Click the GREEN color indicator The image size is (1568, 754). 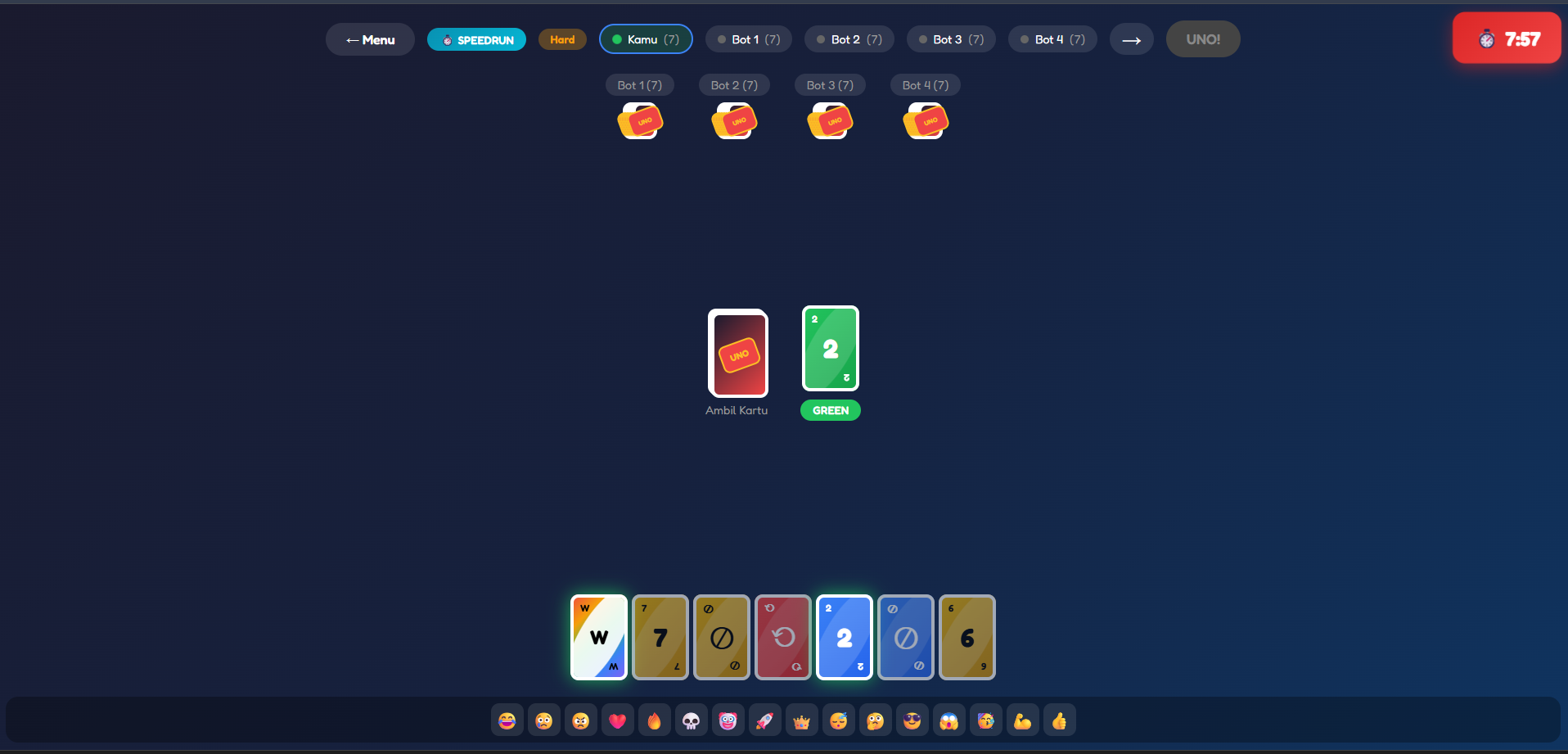coord(830,410)
